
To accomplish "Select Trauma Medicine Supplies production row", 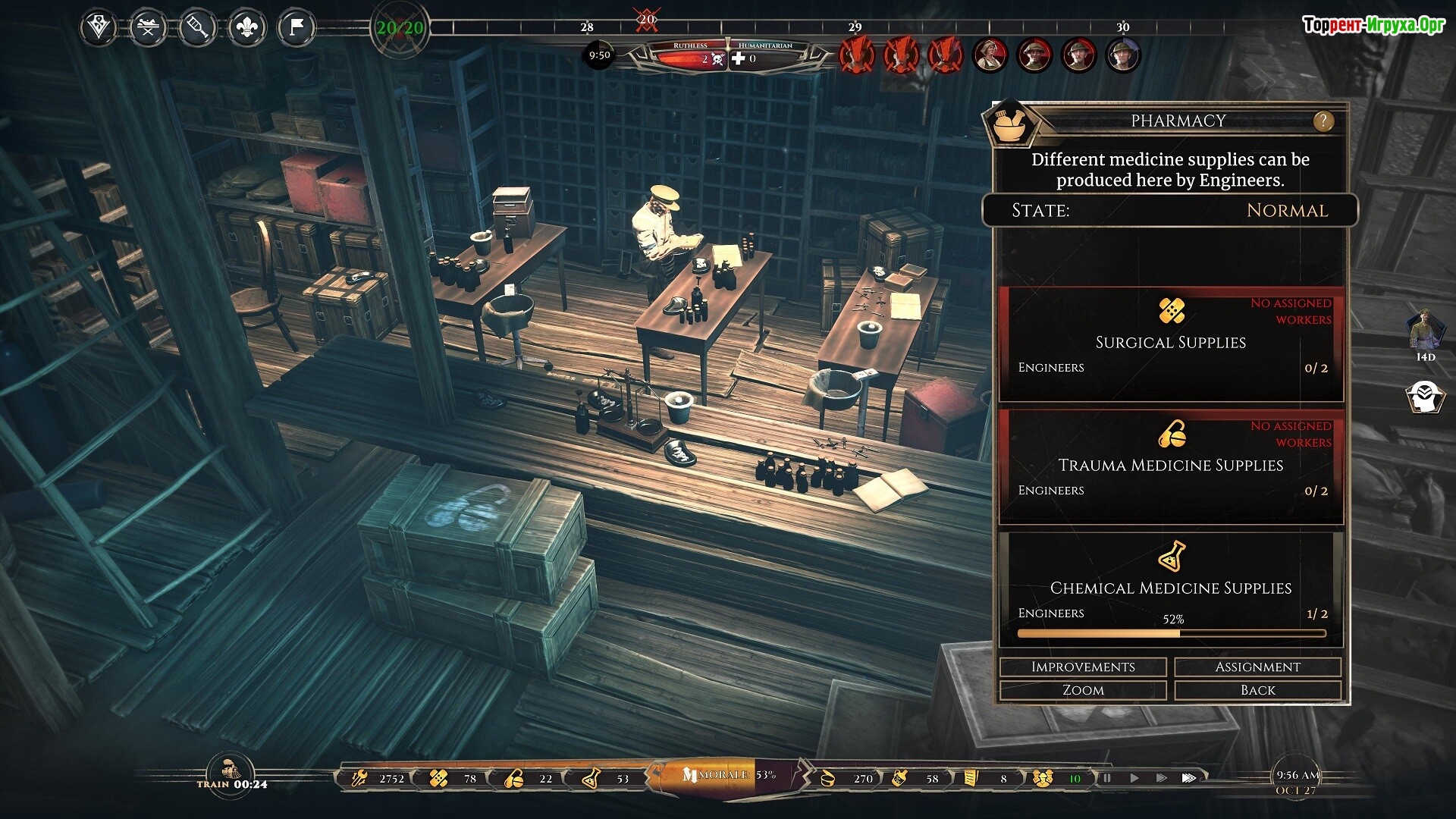I will point(1171,467).
